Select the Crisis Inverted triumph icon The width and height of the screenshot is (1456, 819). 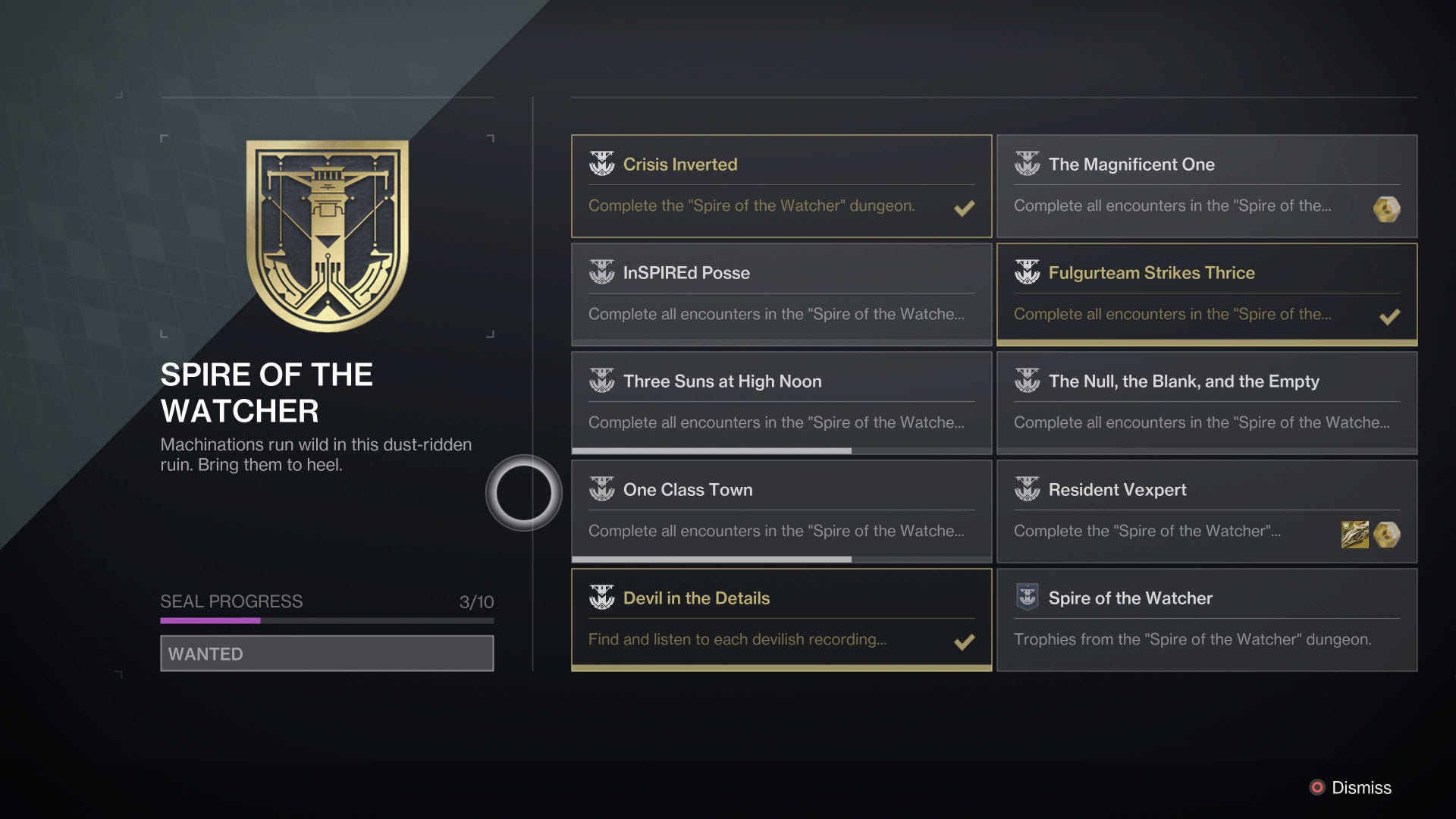pos(600,164)
